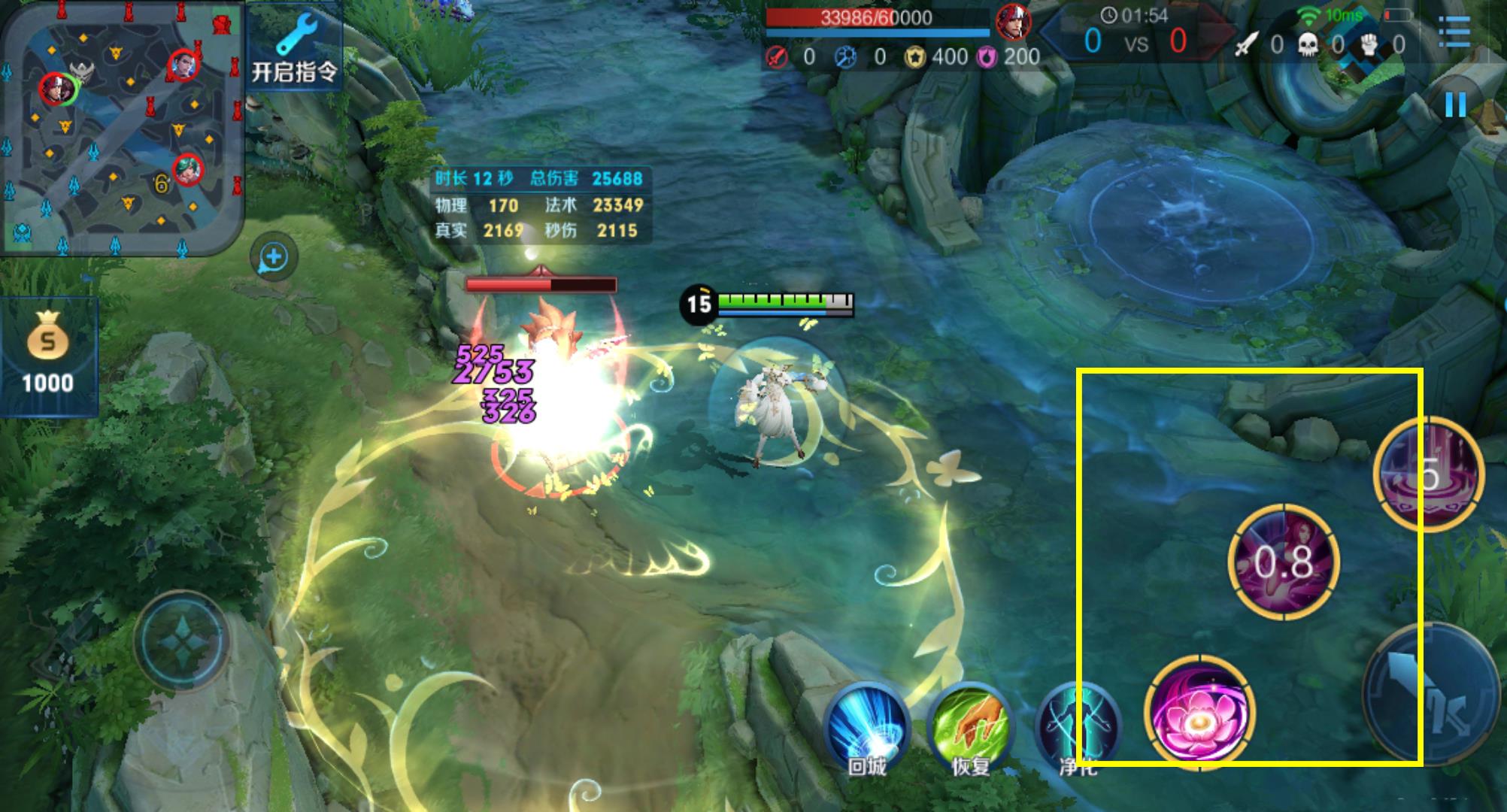Select the ultimate skill with 5 cooldown

tap(1428, 475)
